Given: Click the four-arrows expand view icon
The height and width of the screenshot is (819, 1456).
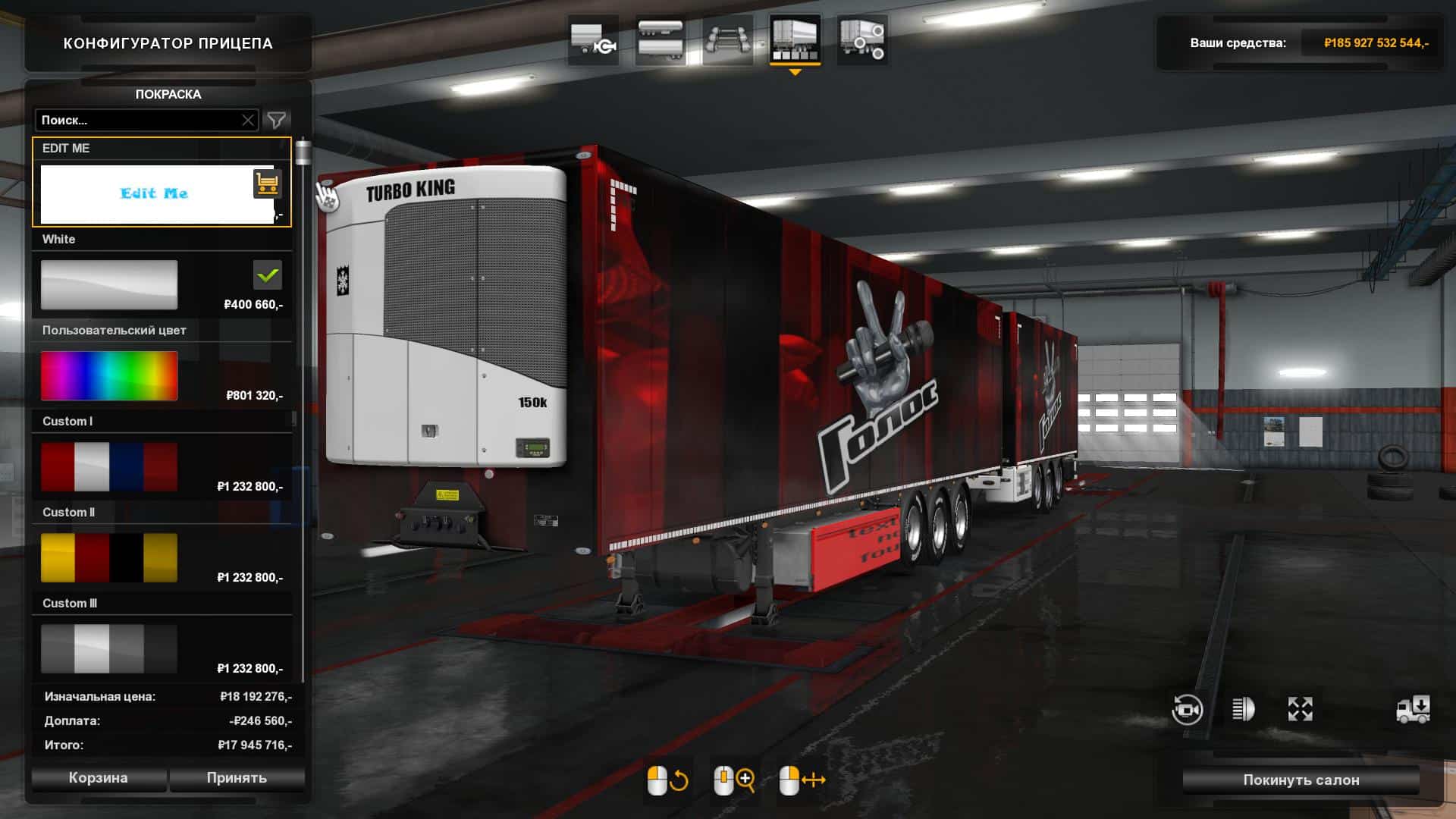Looking at the screenshot, I should [x=1300, y=710].
